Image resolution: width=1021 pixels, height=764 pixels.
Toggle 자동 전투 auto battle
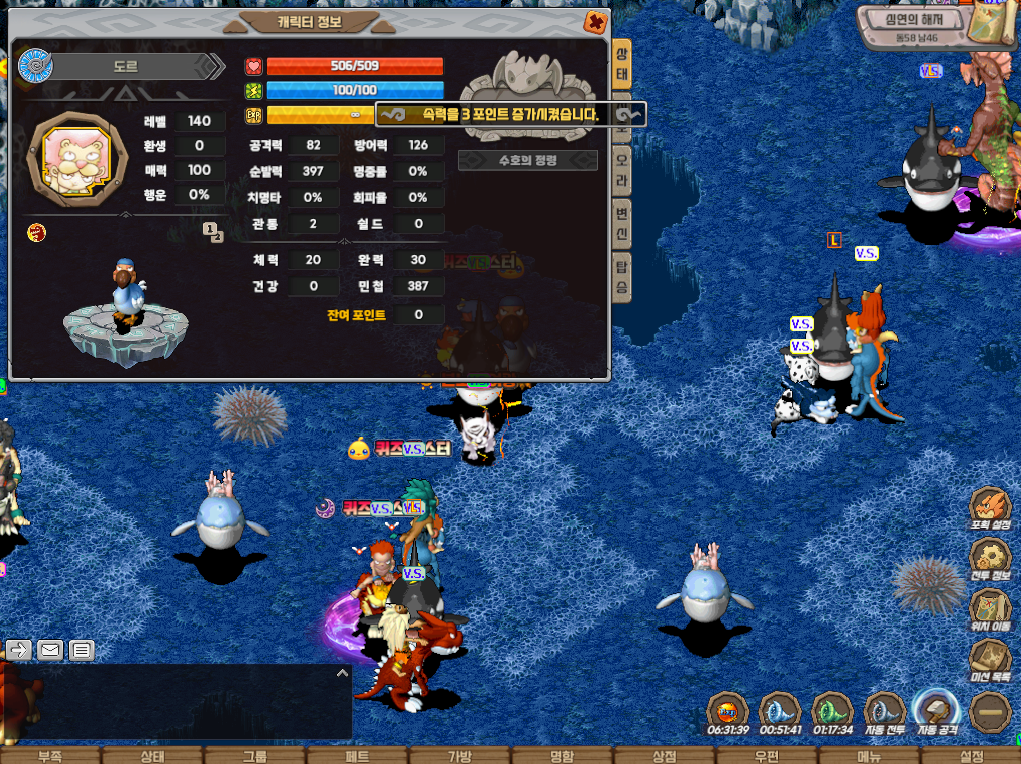(x=884, y=714)
